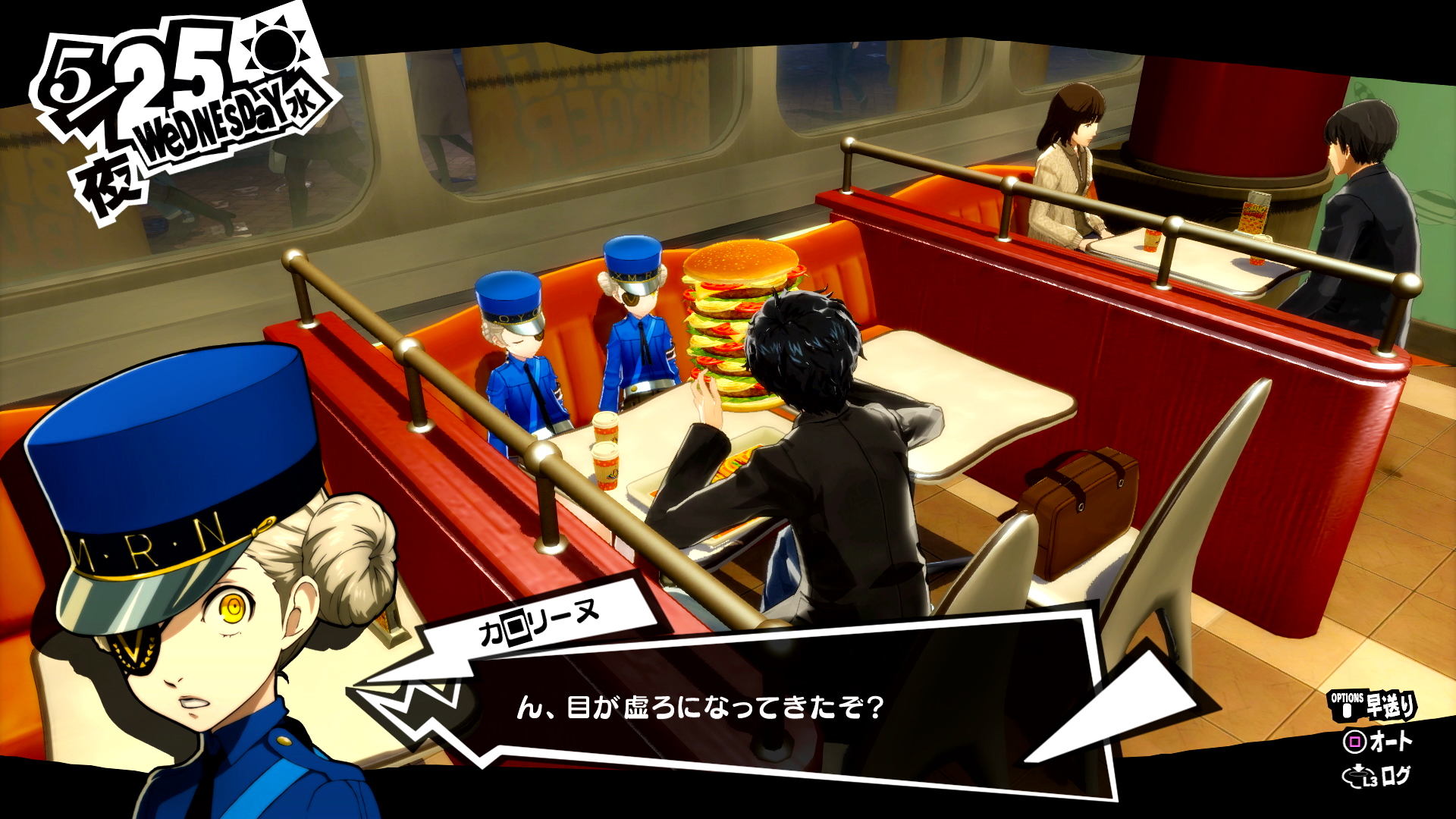Open the ログ conversation log
Image resolution: width=1456 pixels, height=819 pixels.
coord(1378,776)
